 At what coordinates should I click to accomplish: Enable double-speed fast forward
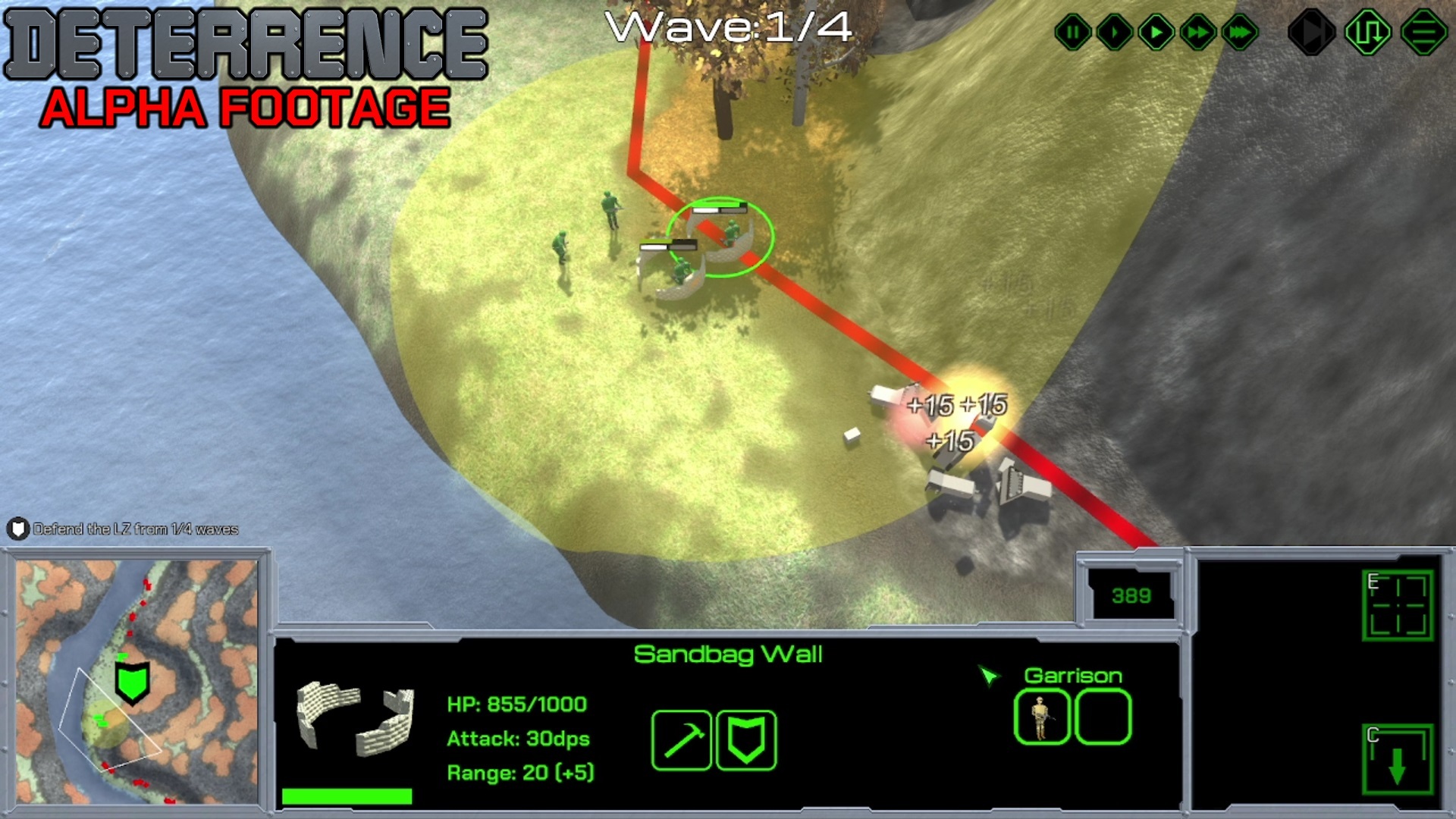1197,32
